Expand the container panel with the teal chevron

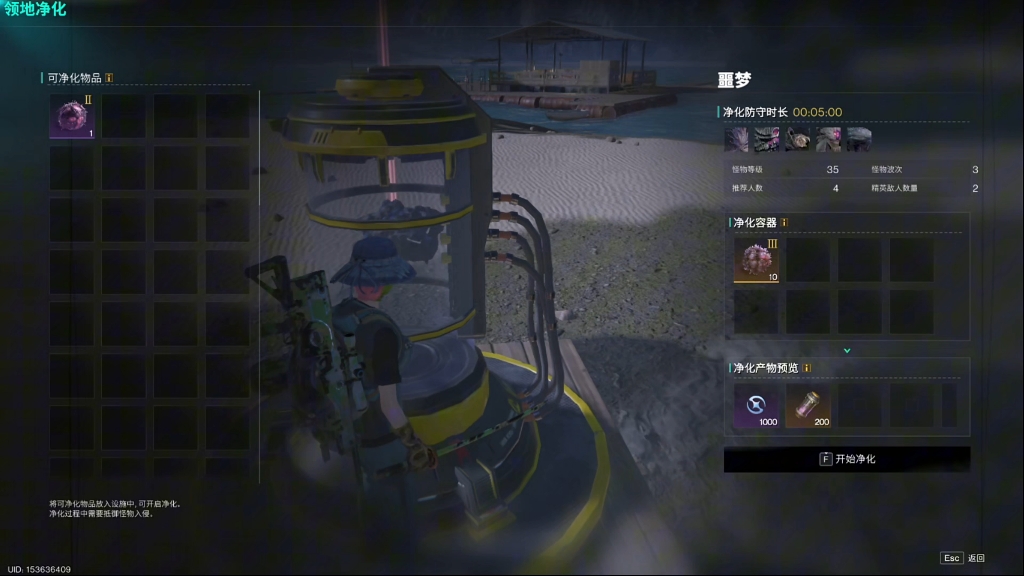[847, 350]
